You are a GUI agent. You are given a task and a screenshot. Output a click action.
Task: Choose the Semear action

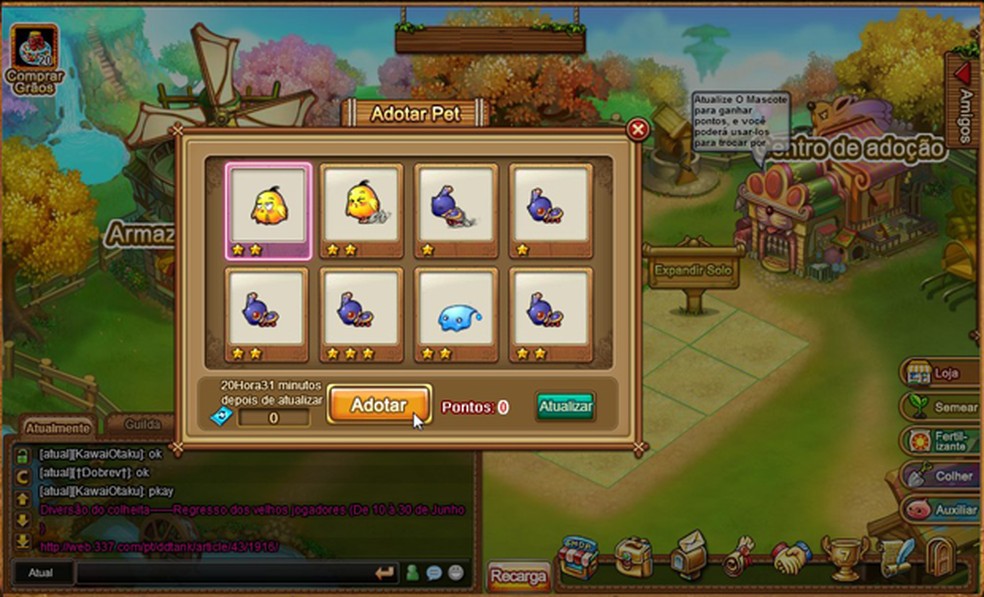[x=938, y=407]
